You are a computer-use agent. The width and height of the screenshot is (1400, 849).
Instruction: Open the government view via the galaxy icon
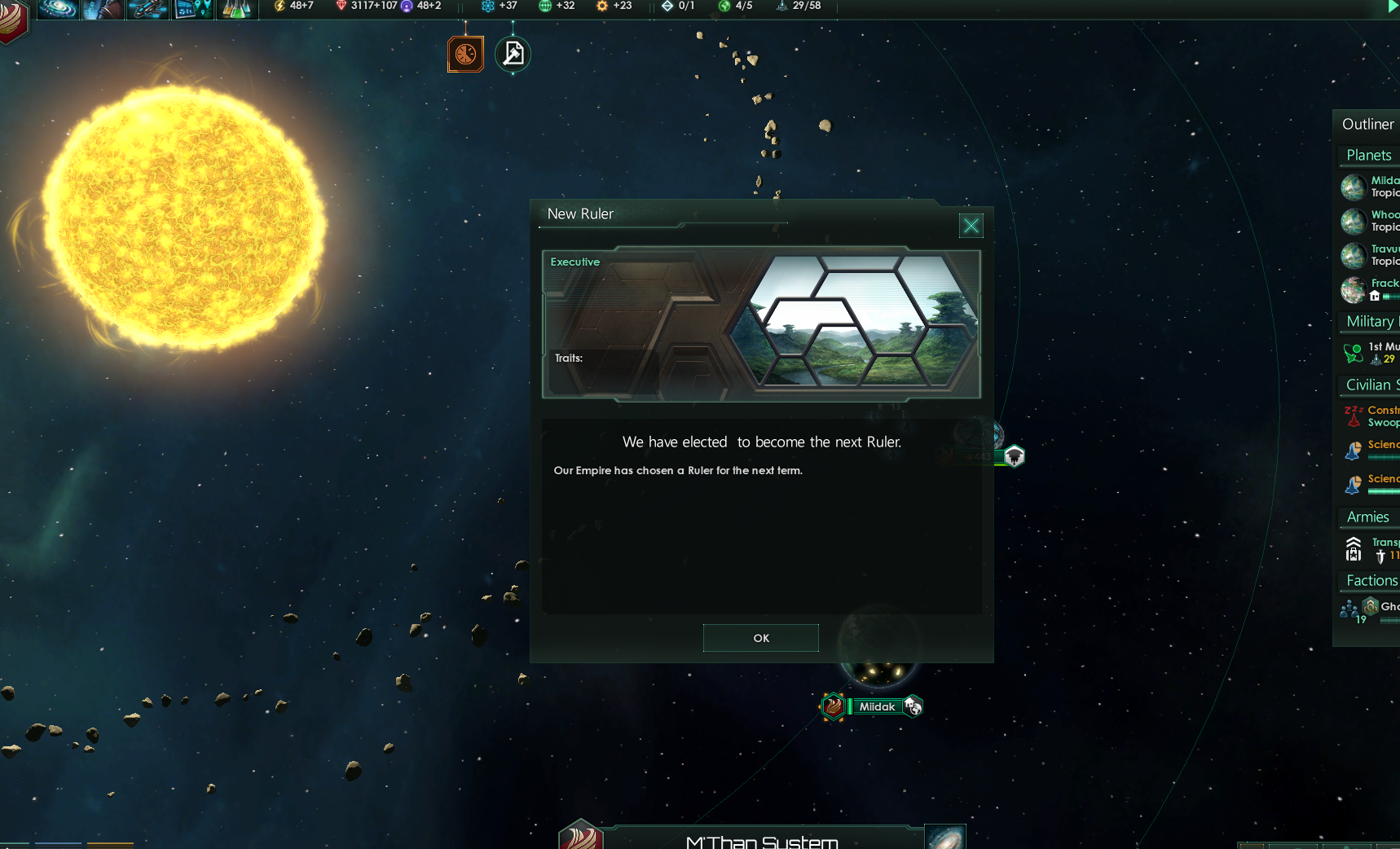tap(57, 9)
